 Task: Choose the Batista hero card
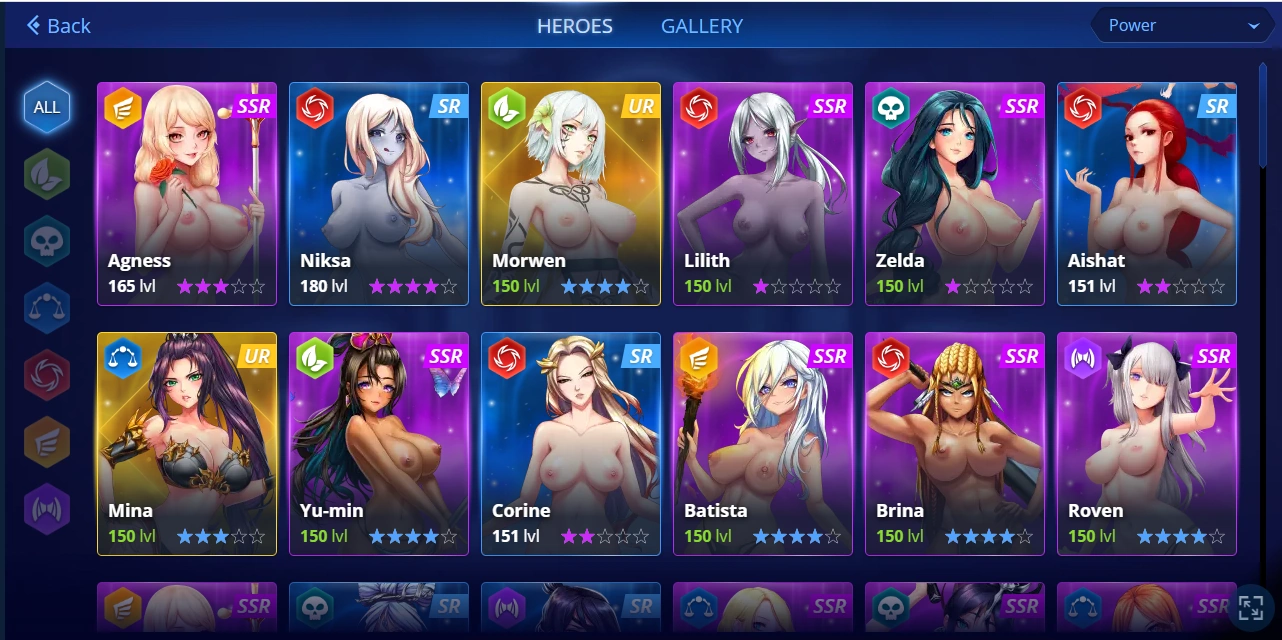[763, 444]
